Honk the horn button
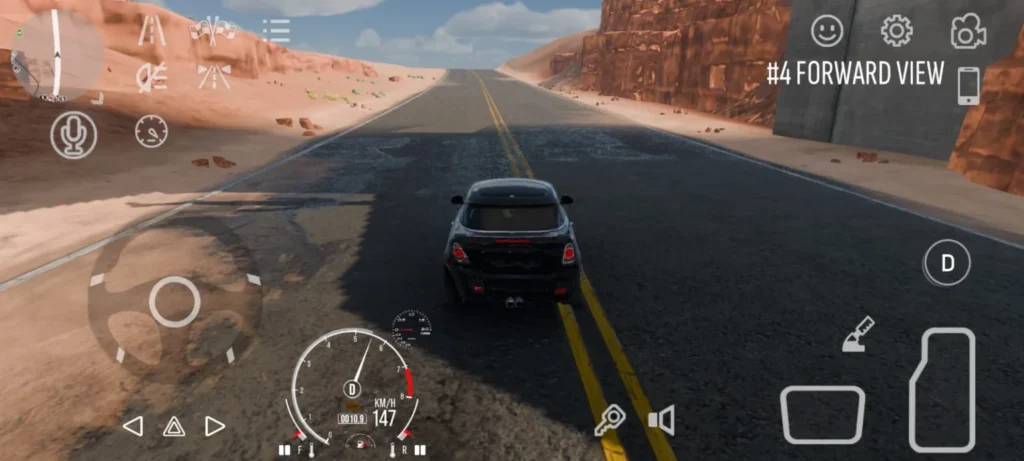This screenshot has width=1024, height=461. click(661, 420)
